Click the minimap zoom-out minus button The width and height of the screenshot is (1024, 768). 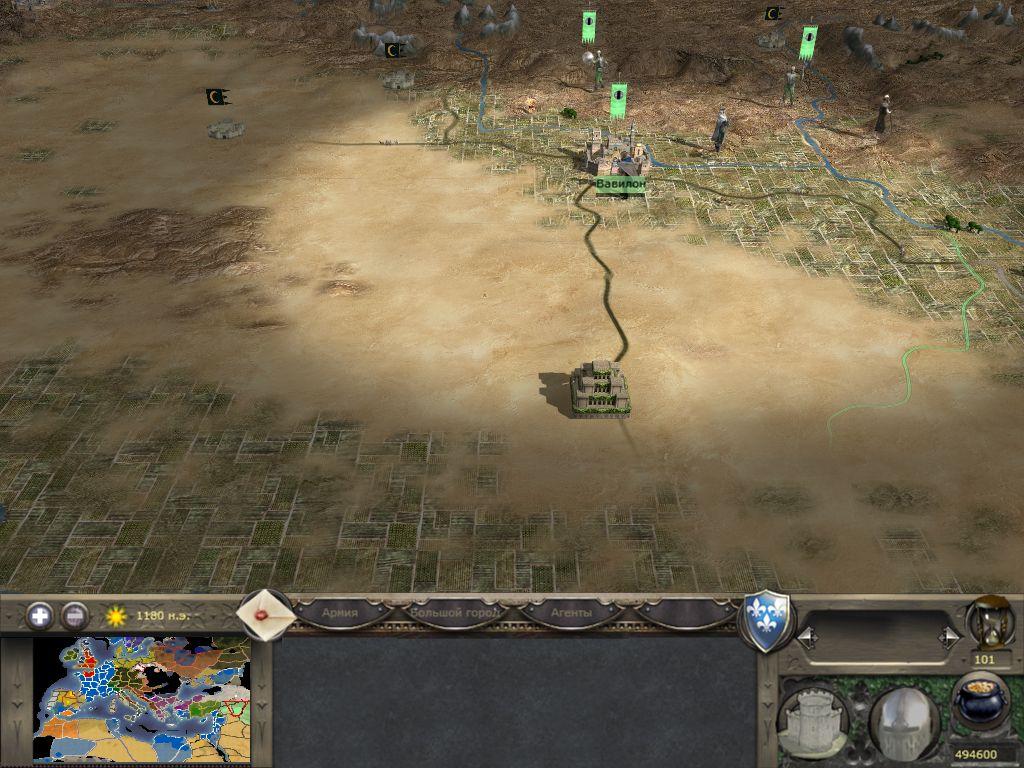pyautogui.click(x=74, y=616)
